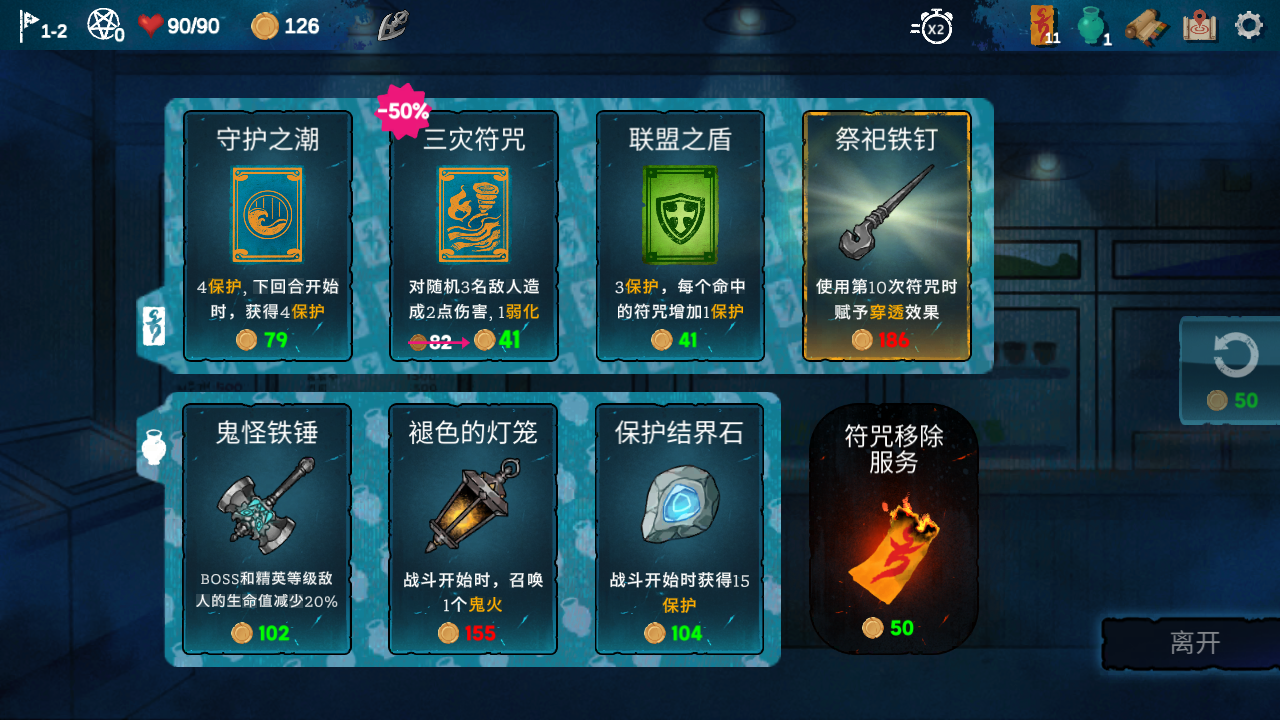Click the red heart showing 90/90 health
Image resolution: width=1280 pixels, height=720 pixels.
[150, 25]
